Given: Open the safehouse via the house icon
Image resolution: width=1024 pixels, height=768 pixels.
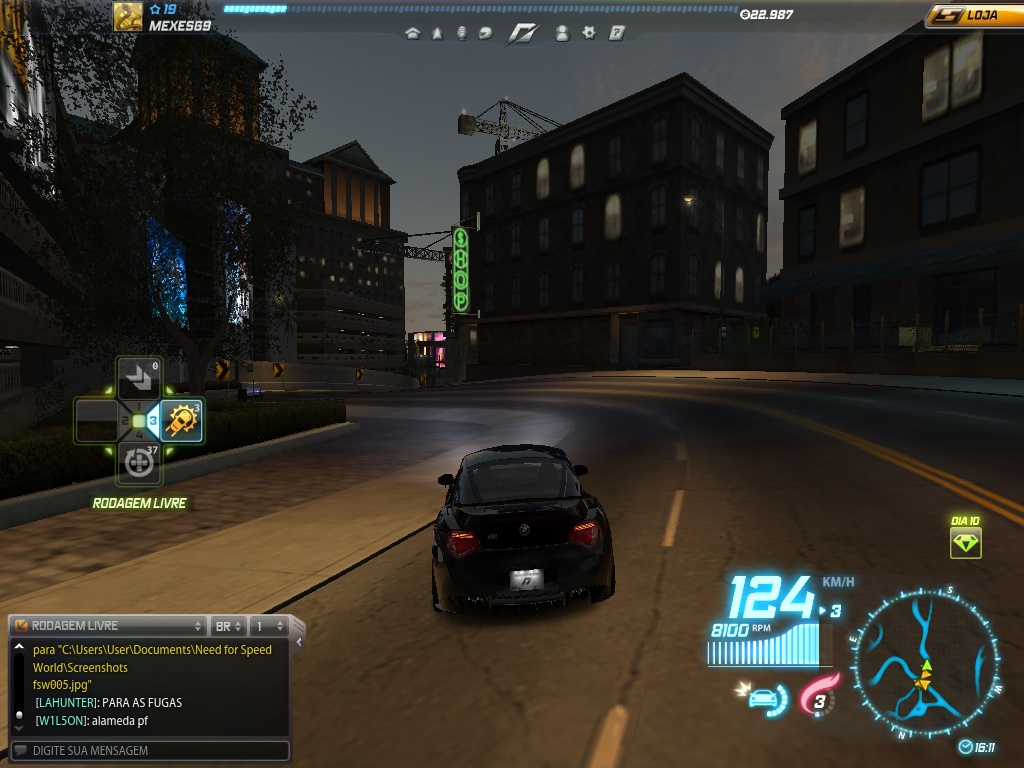Looking at the screenshot, I should pyautogui.click(x=412, y=33).
